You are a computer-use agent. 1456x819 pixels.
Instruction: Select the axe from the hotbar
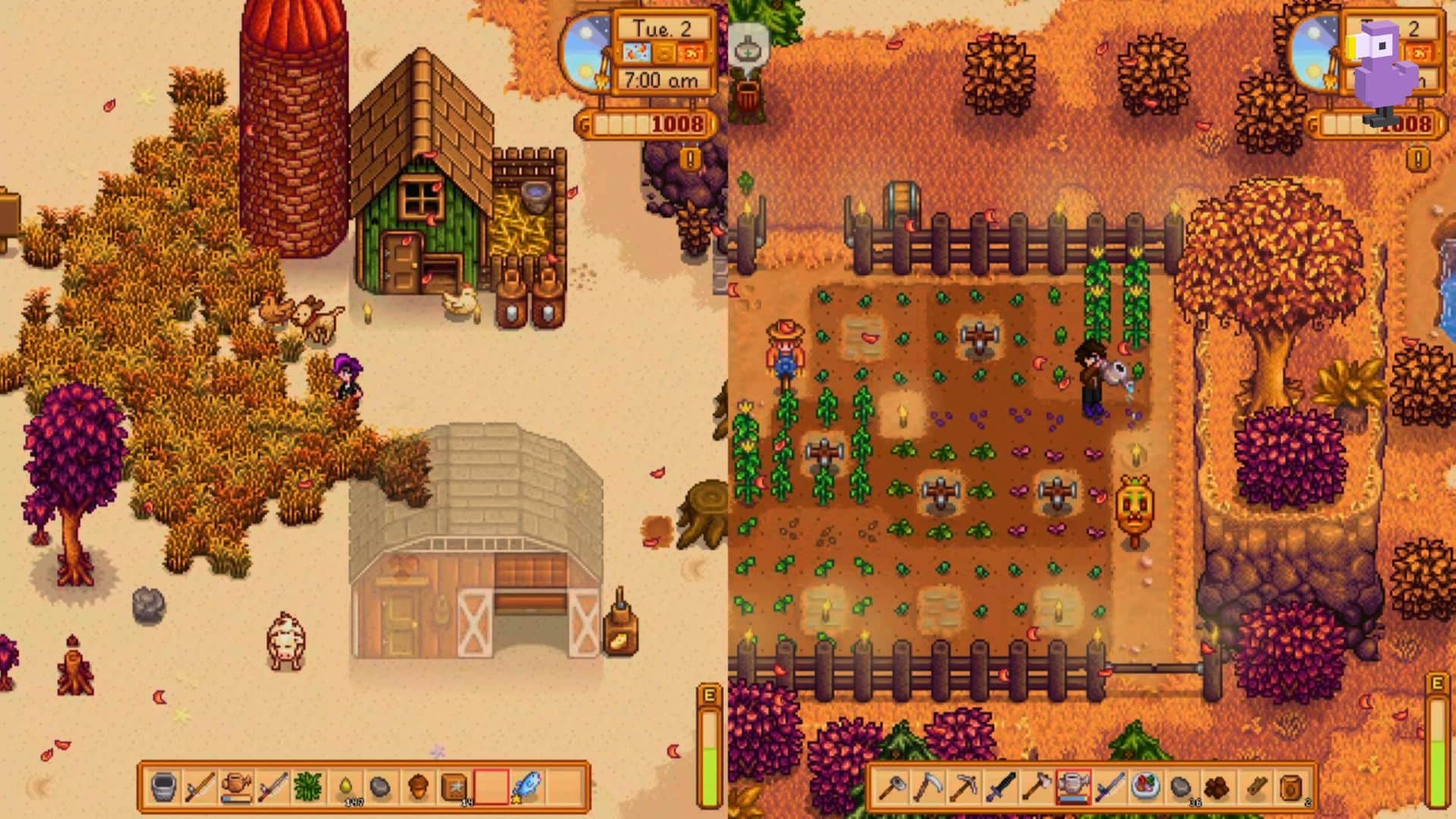click(1037, 789)
